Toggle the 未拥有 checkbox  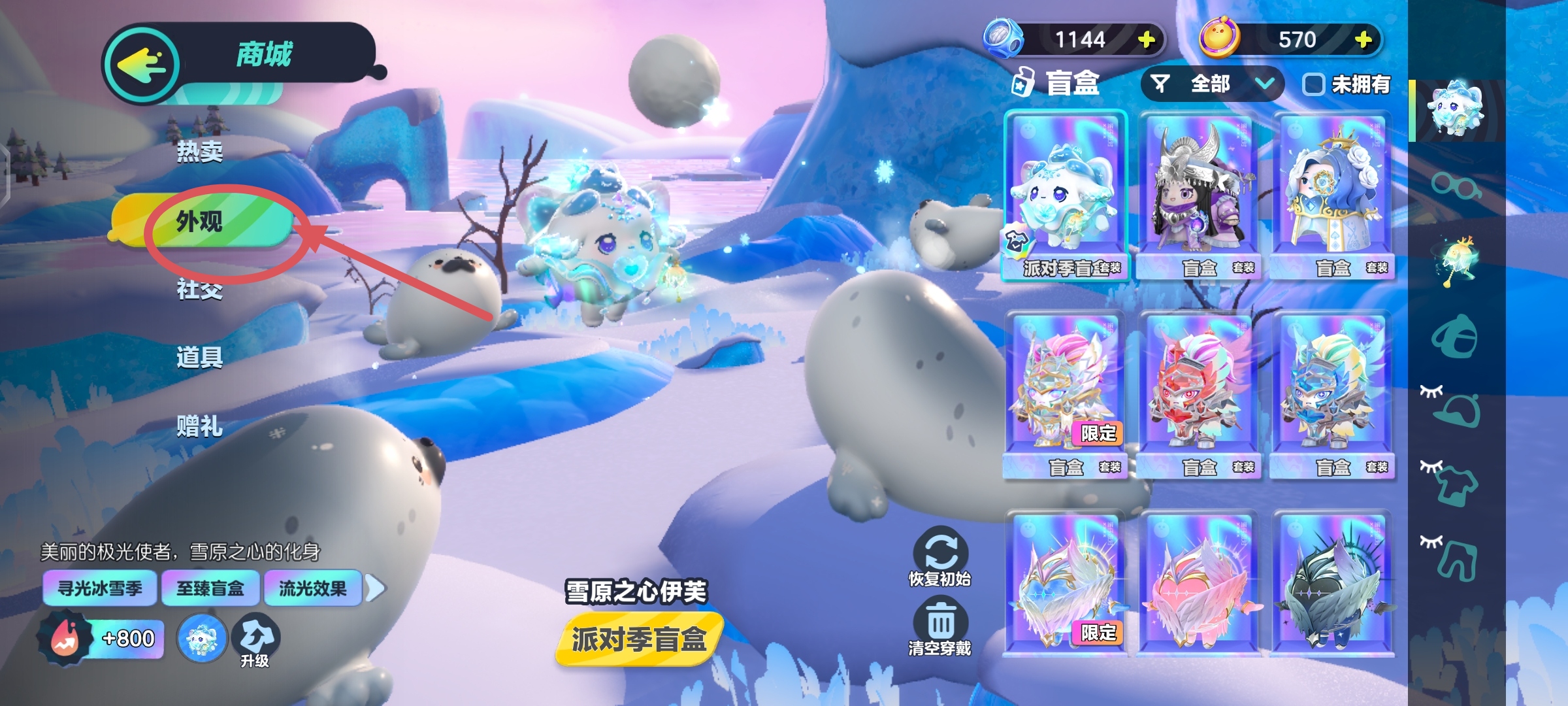1313,84
